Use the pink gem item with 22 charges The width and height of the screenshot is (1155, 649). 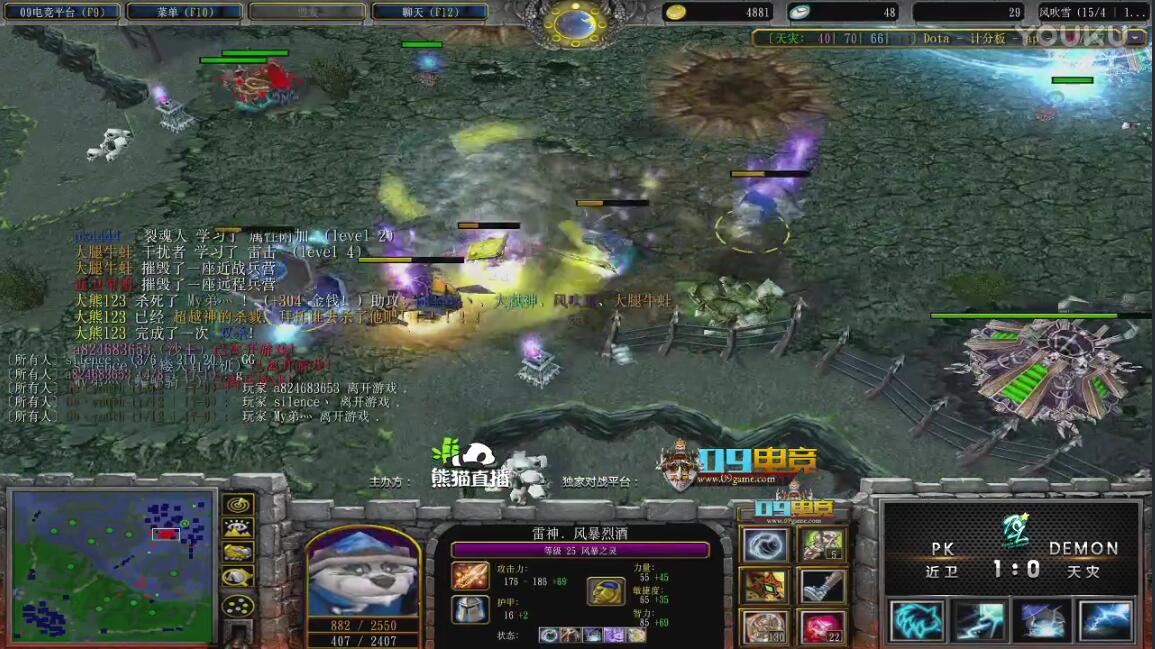pyautogui.click(x=822, y=627)
